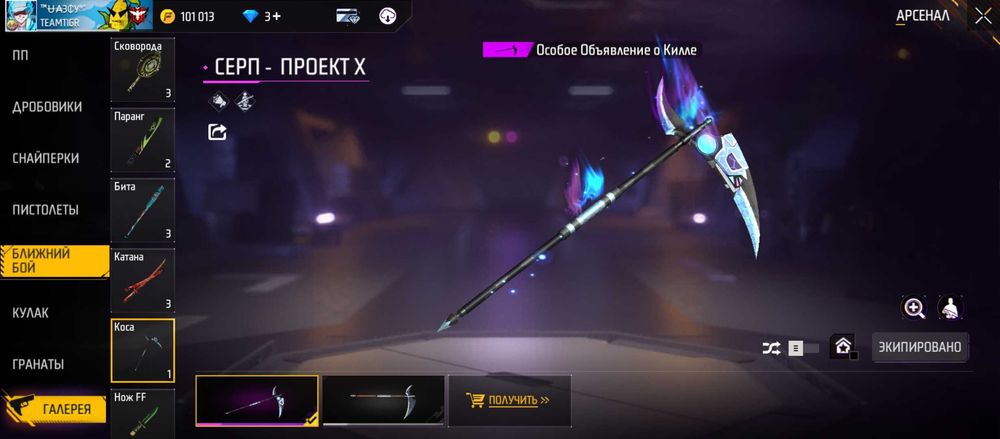Choose the plain grey scythe skin thumbnail

(x=383, y=400)
